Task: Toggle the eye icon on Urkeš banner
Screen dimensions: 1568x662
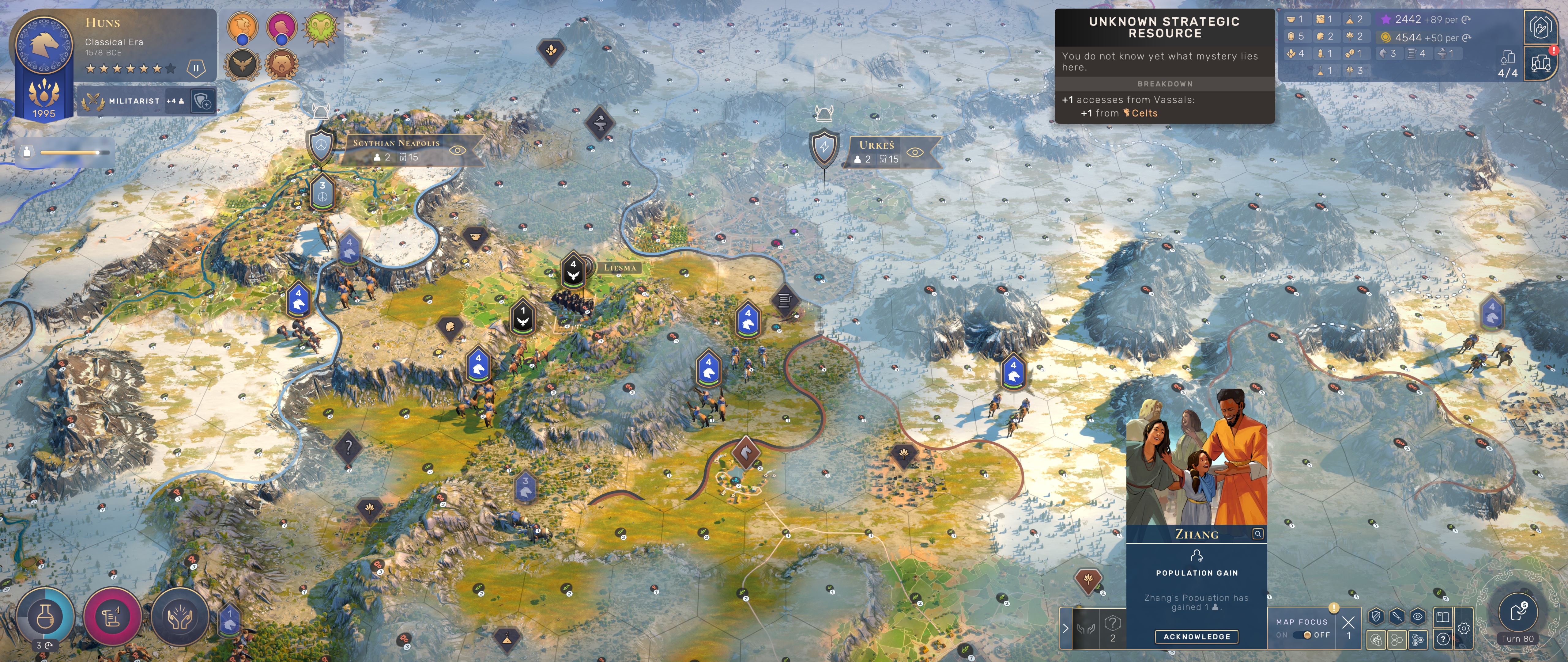Action: pos(914,152)
